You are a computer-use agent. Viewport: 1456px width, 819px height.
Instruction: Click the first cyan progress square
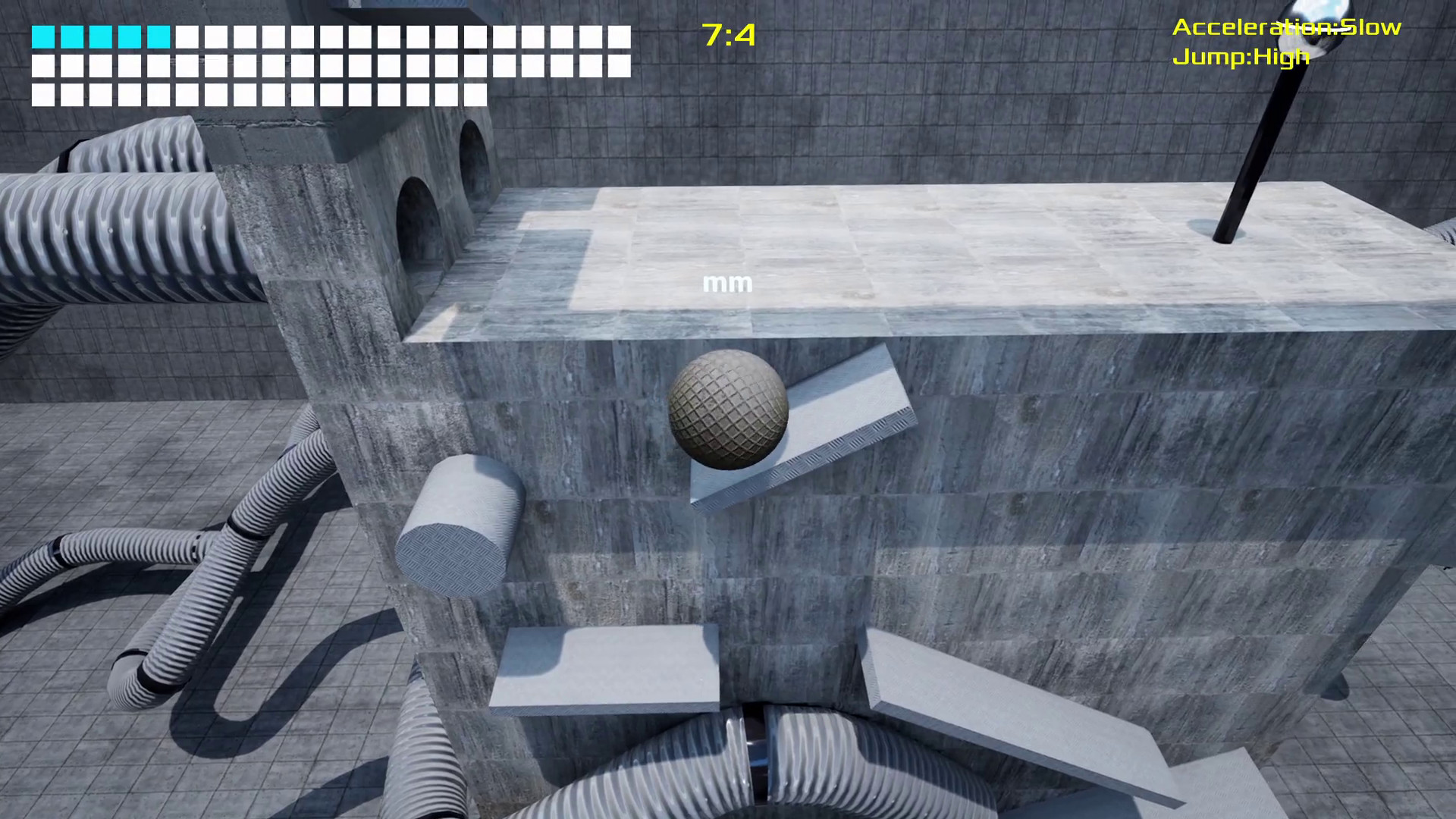(42, 35)
